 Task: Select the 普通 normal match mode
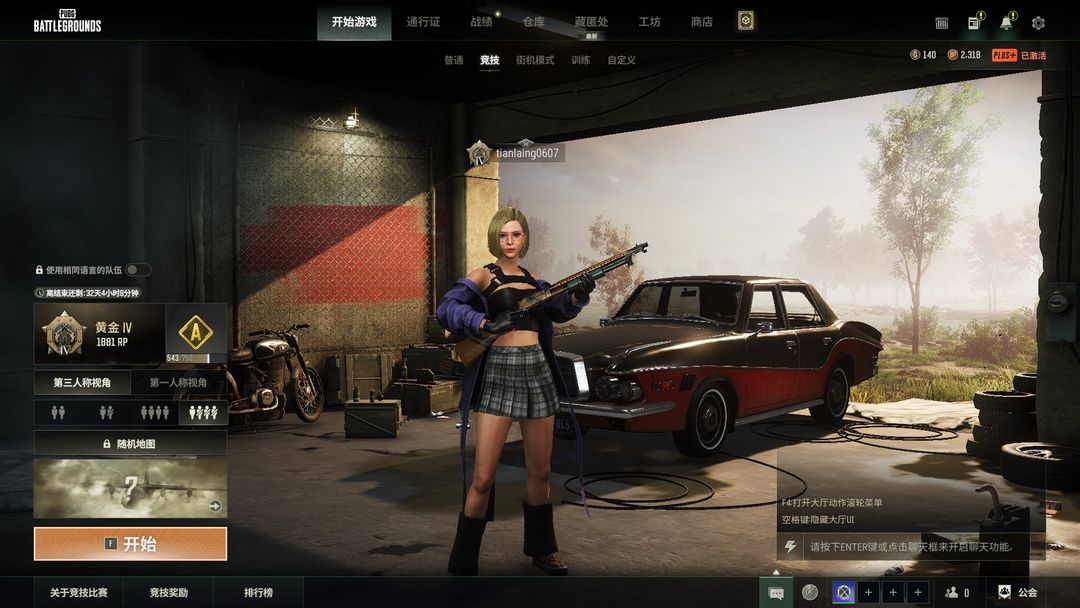(x=454, y=60)
